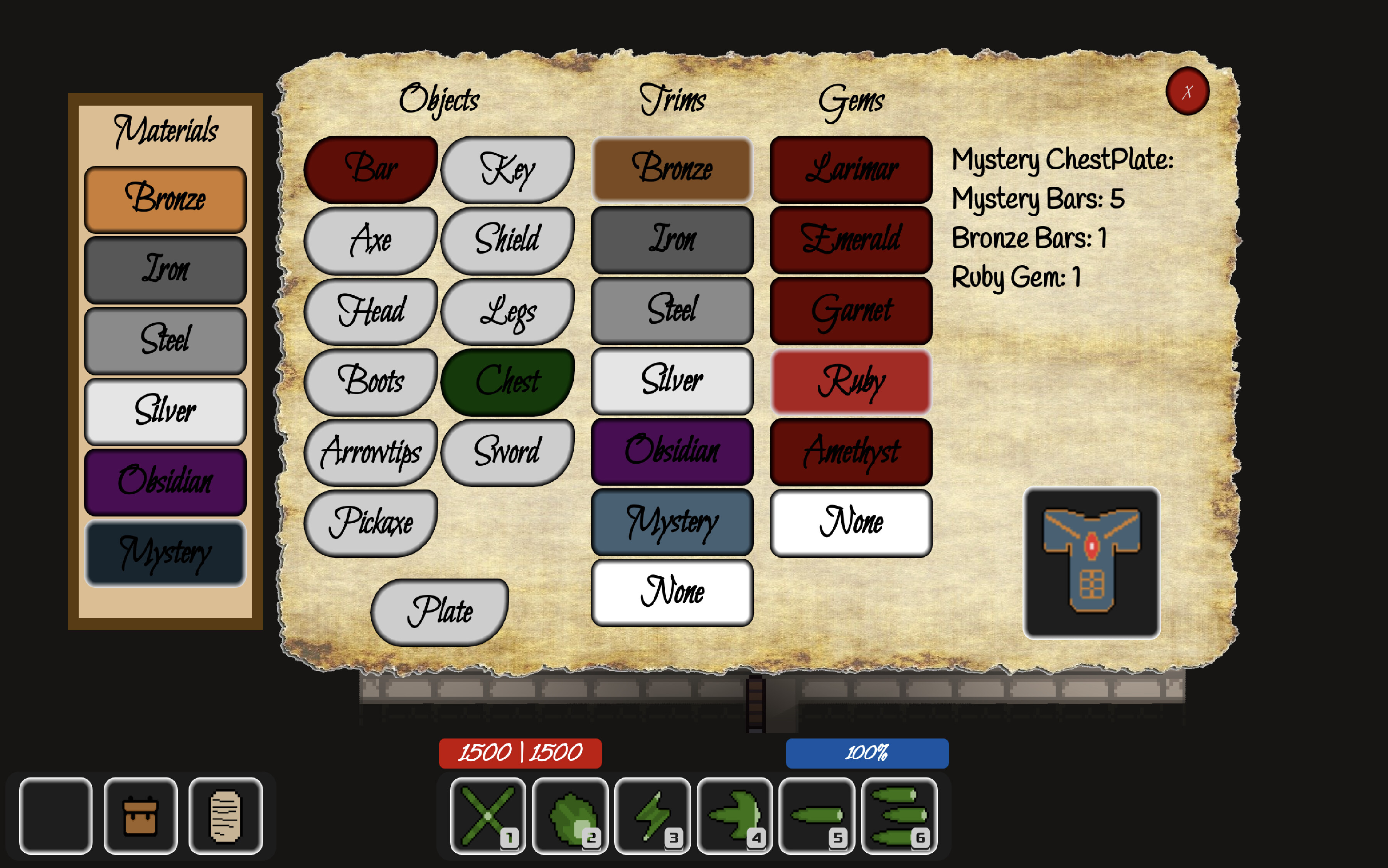The height and width of the screenshot is (868, 1388).
Task: Set the gem selection to None
Action: tap(851, 522)
